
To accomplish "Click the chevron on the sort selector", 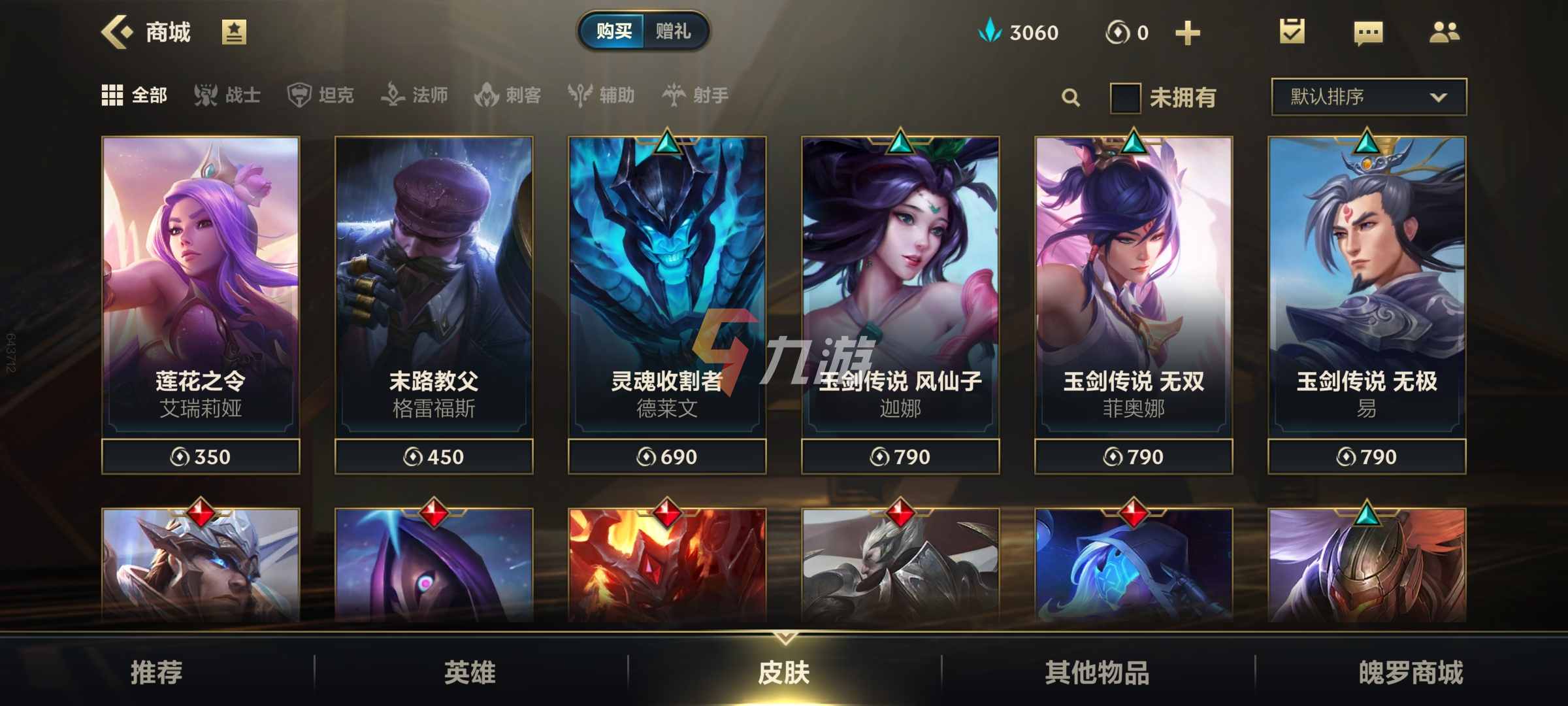I will (1440, 97).
